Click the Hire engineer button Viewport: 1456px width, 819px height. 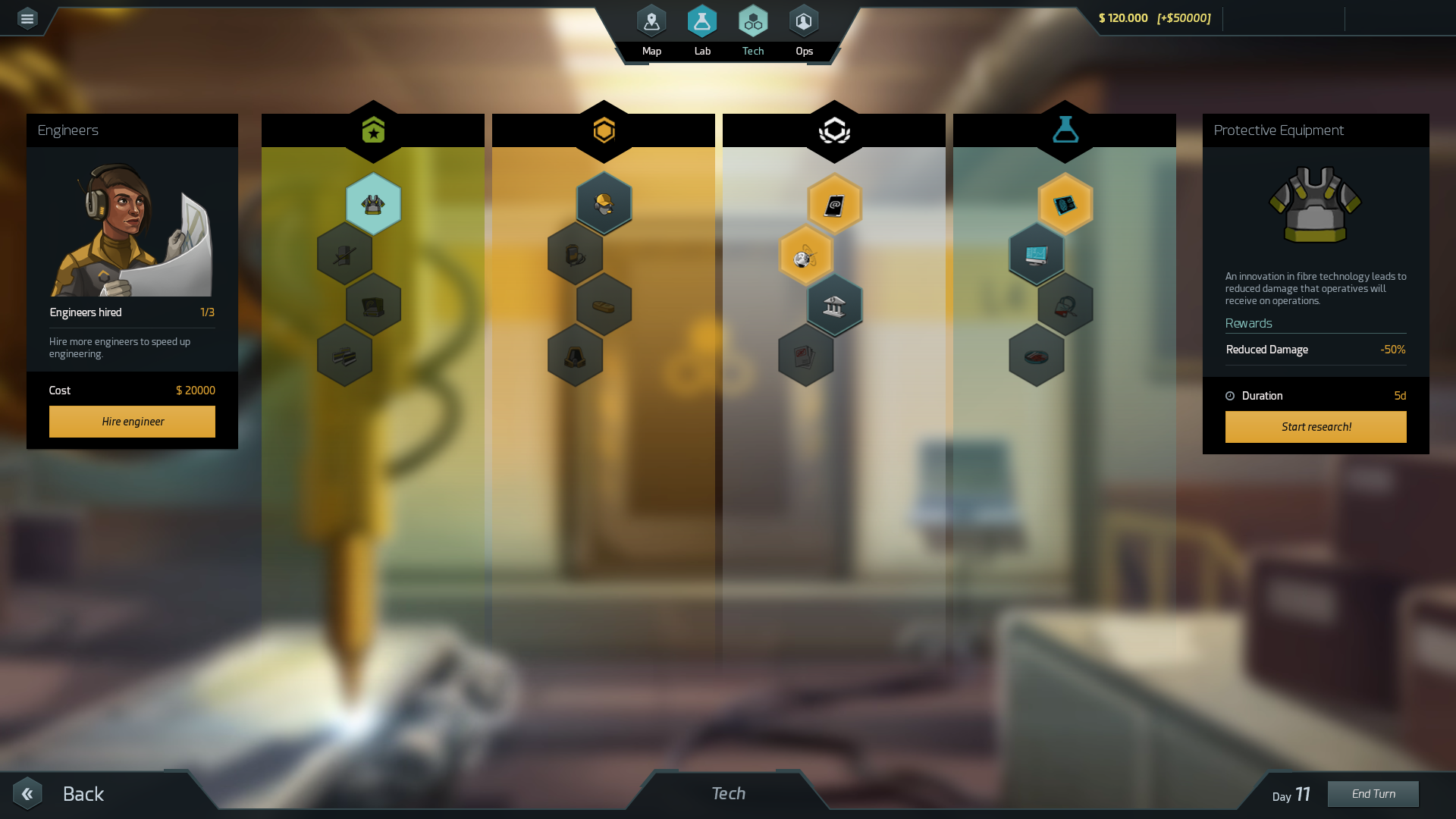click(x=132, y=422)
